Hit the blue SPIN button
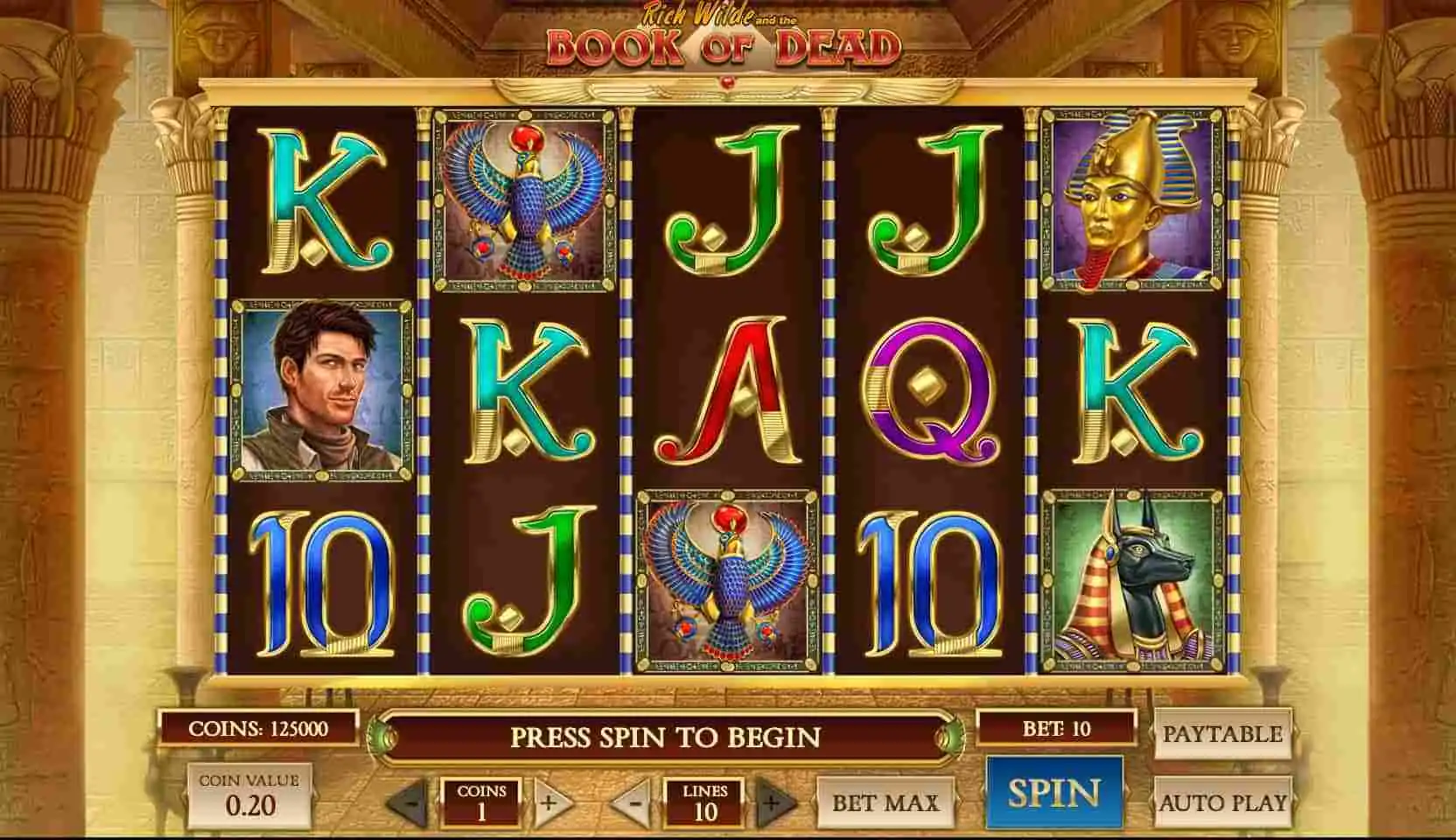Image resolution: width=1456 pixels, height=840 pixels. 1053,793
